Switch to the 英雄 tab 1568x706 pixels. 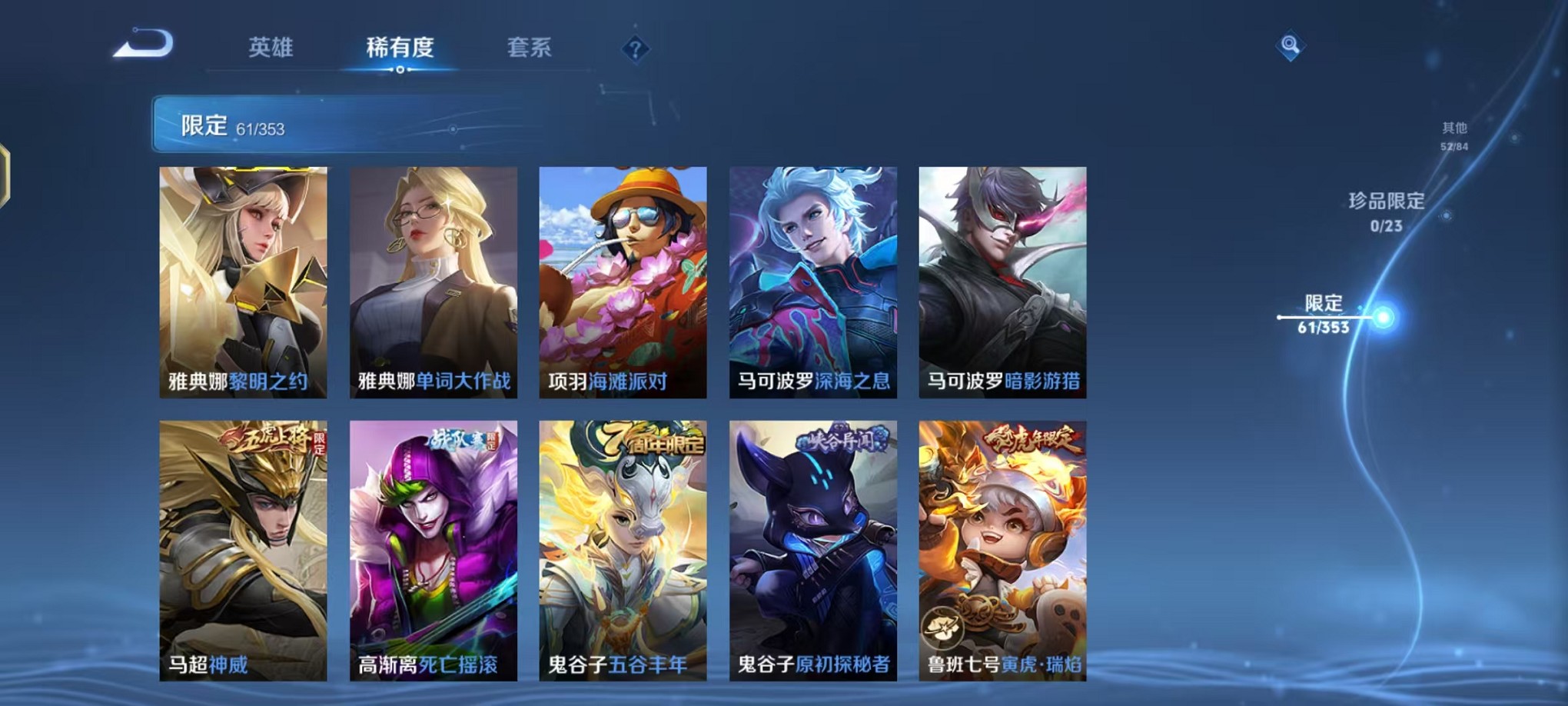pyautogui.click(x=271, y=48)
